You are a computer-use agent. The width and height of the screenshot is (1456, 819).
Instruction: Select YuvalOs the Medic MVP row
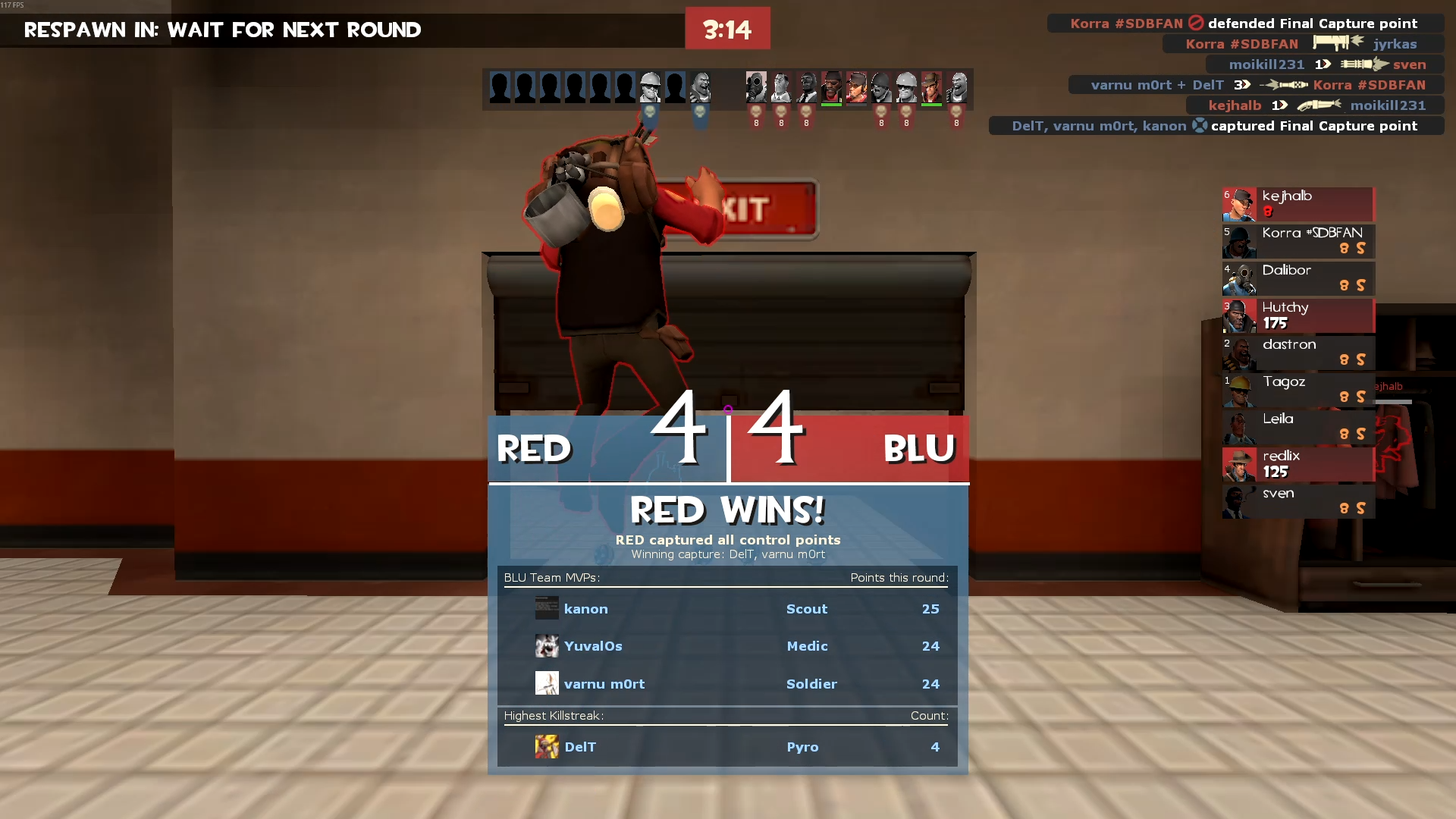tap(726, 646)
